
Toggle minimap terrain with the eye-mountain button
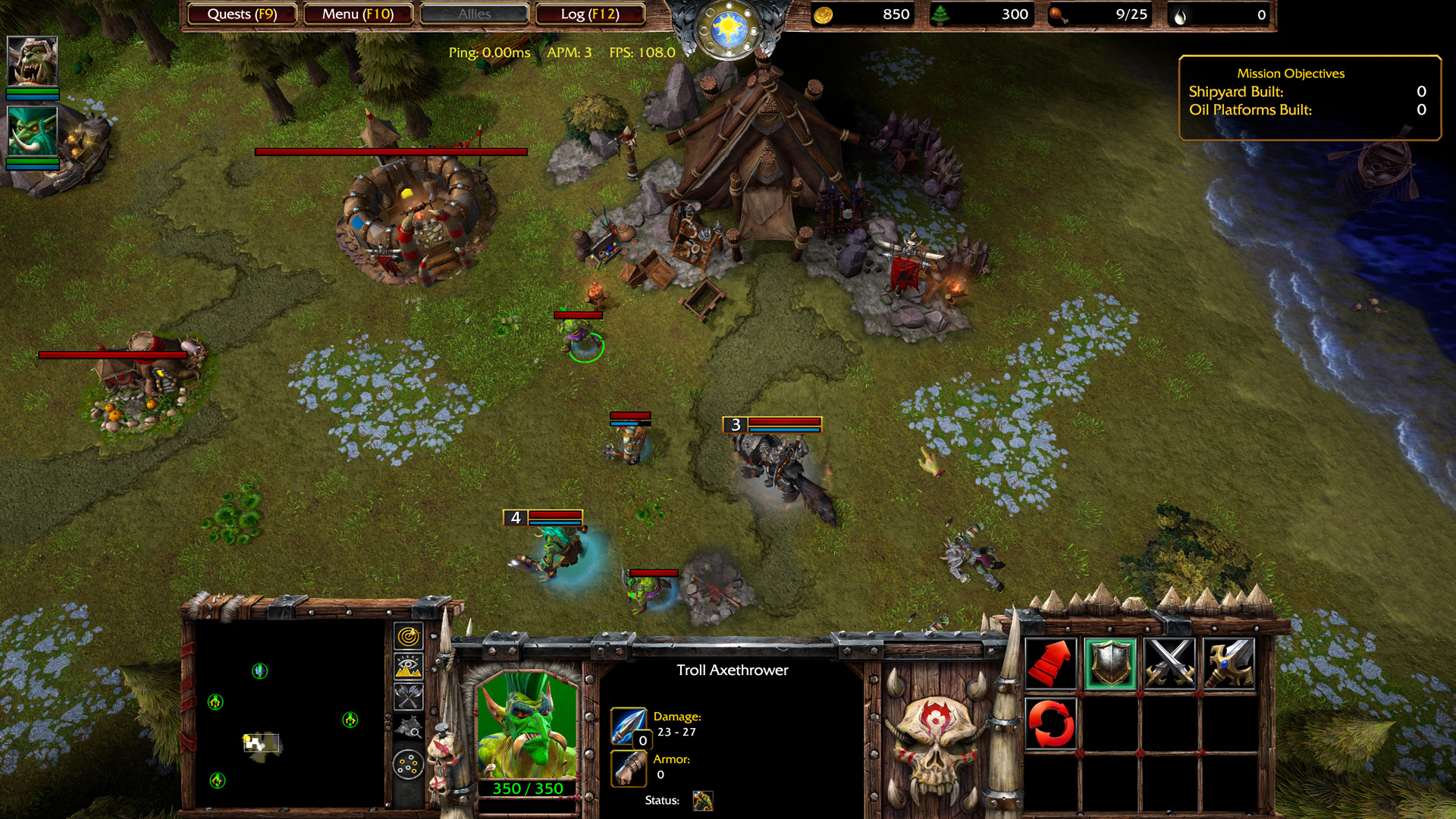coord(409,666)
